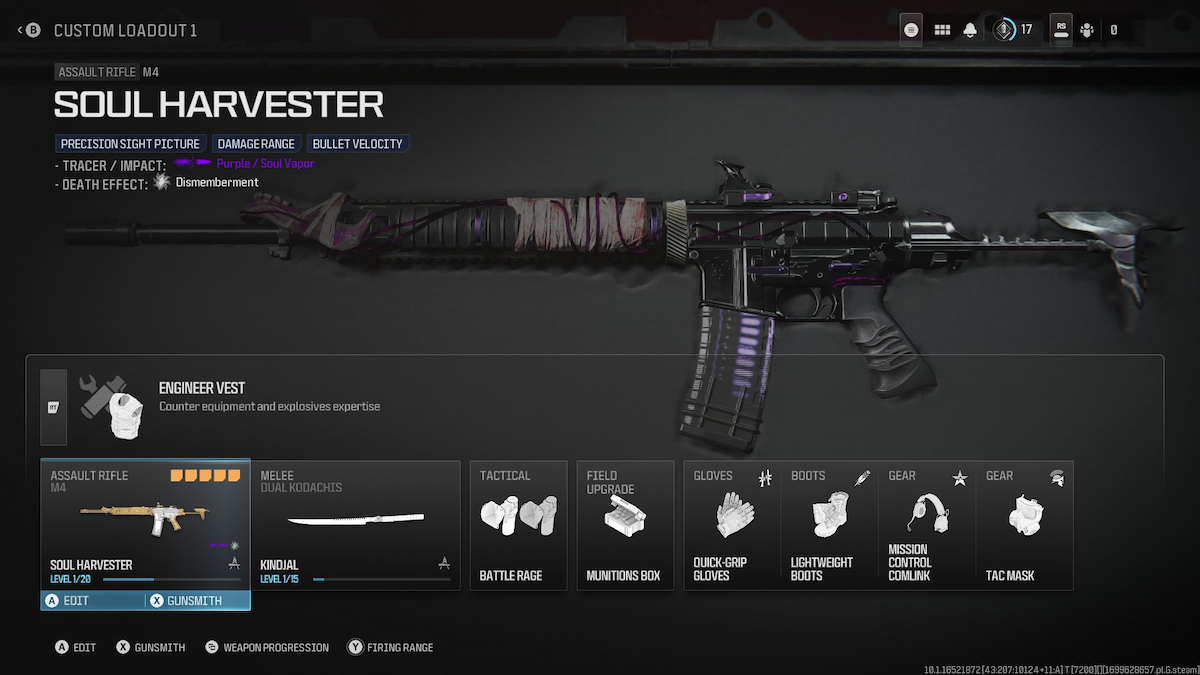Viewport: 1200px width, 675px height.
Task: Select the Kindjal melee weapon slot
Action: [x=355, y=524]
